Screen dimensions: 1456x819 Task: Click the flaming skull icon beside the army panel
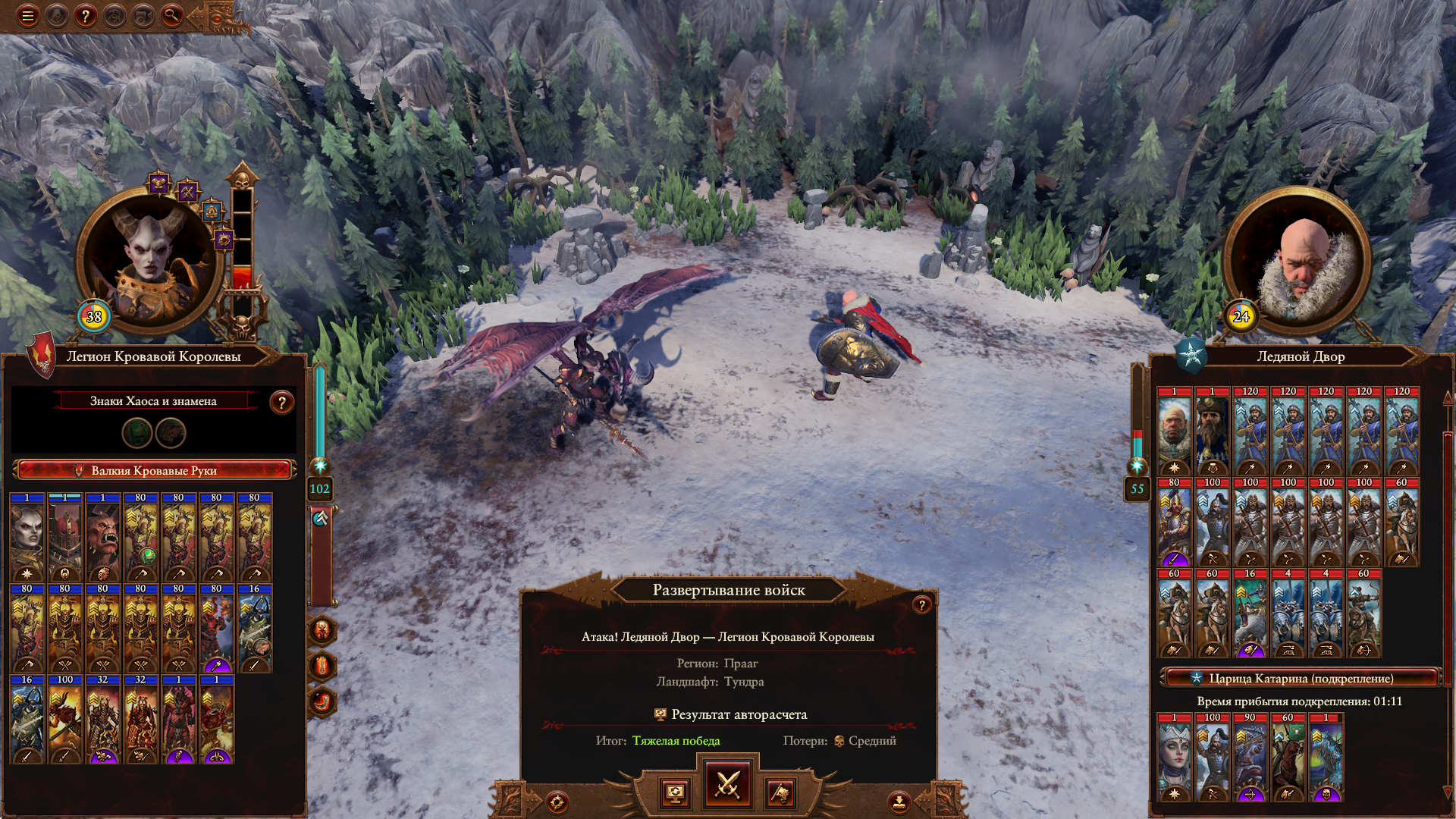tap(322, 631)
